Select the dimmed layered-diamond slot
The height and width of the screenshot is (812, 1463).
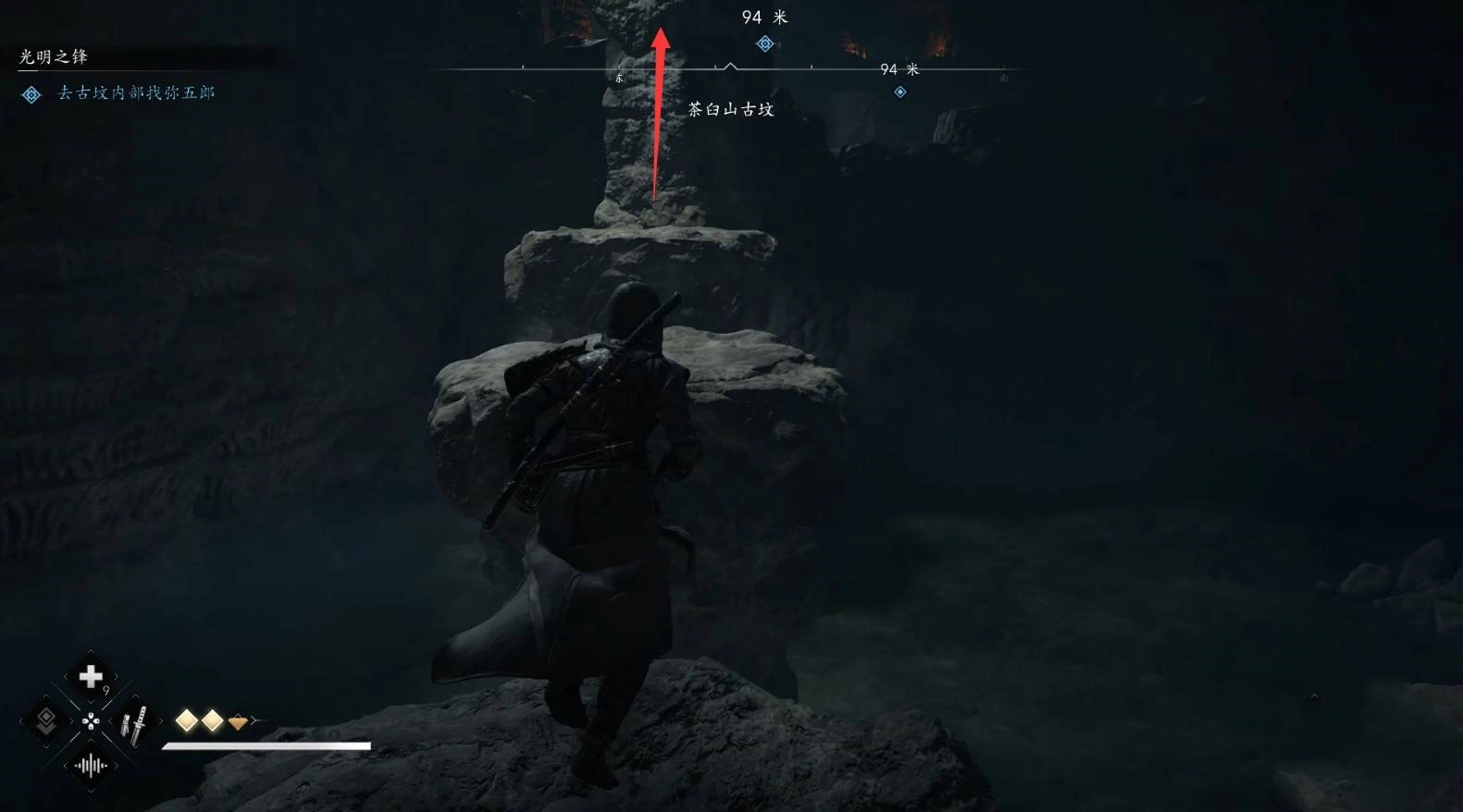45,721
